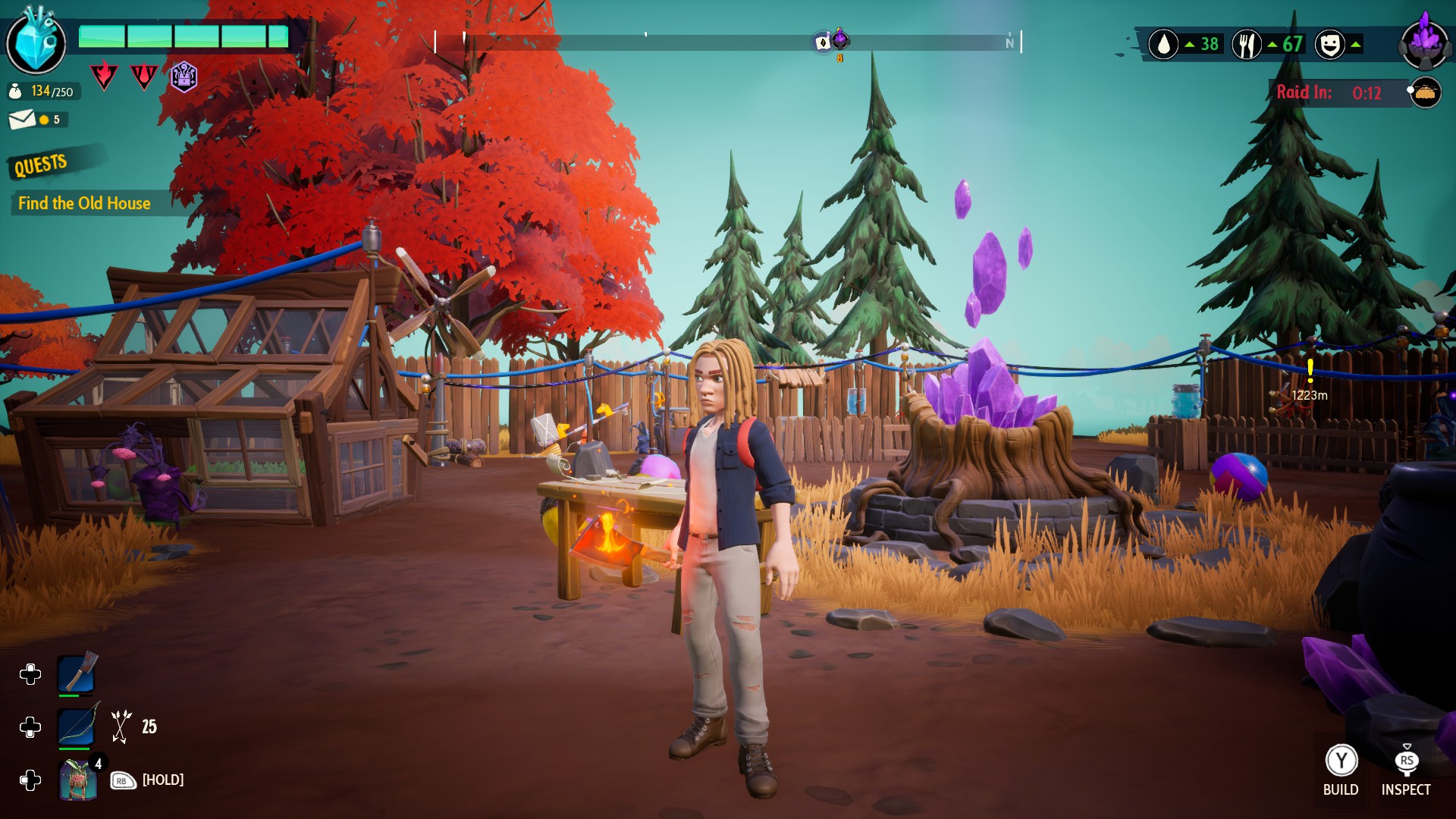The image size is (1456, 819).
Task: Click the smiley face happiness icon
Action: click(x=1329, y=45)
